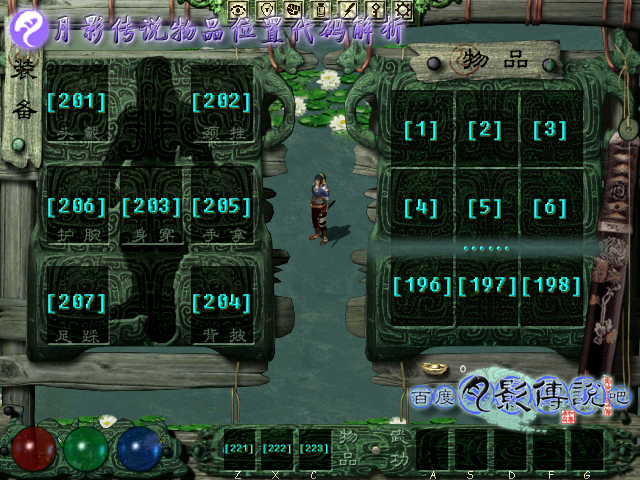Click inventory slot labeled [198]
Screen dimensions: 640x480
550,287
